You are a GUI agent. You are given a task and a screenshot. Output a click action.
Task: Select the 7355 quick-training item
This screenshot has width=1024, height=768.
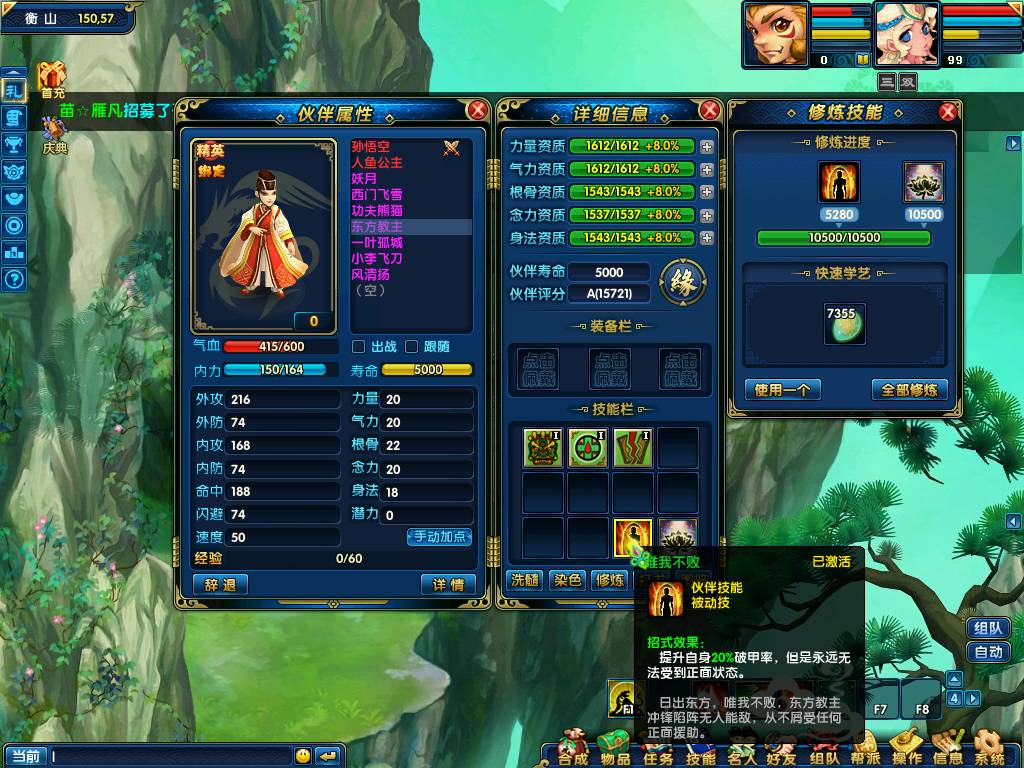(843, 324)
